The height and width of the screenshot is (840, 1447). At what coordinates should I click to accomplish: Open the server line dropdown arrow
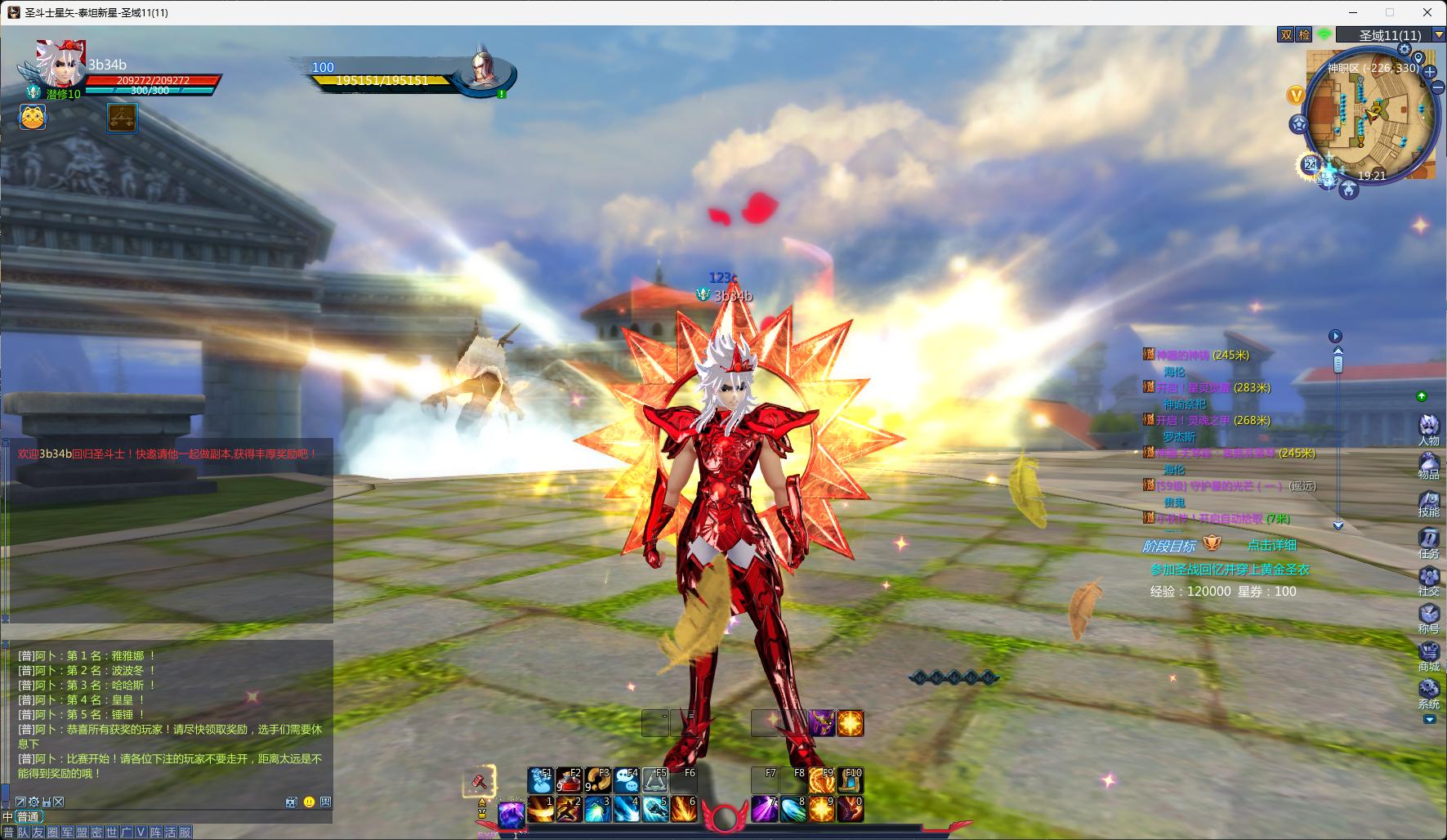[1439, 34]
